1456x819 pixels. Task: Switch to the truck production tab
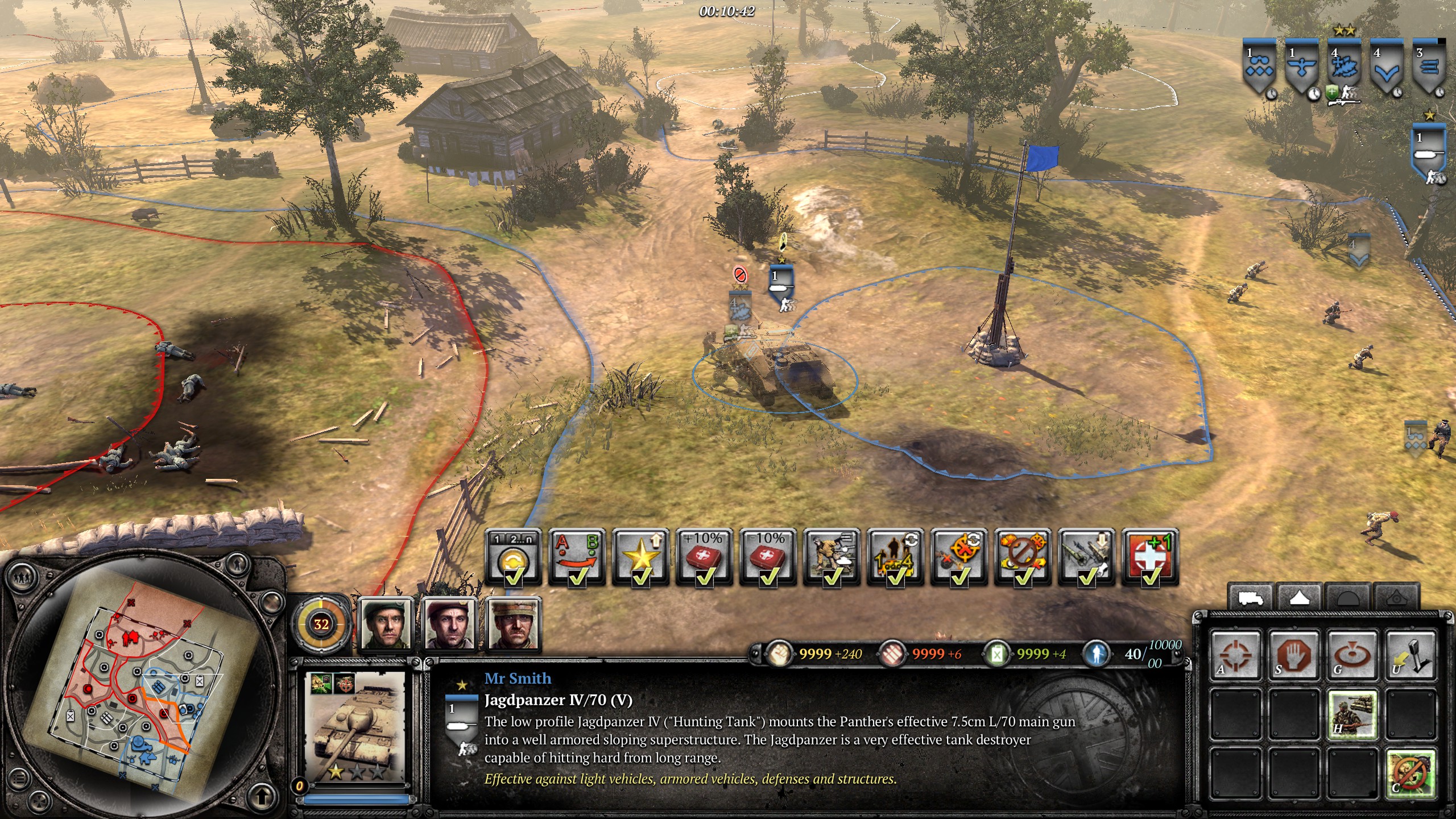[x=1251, y=598]
